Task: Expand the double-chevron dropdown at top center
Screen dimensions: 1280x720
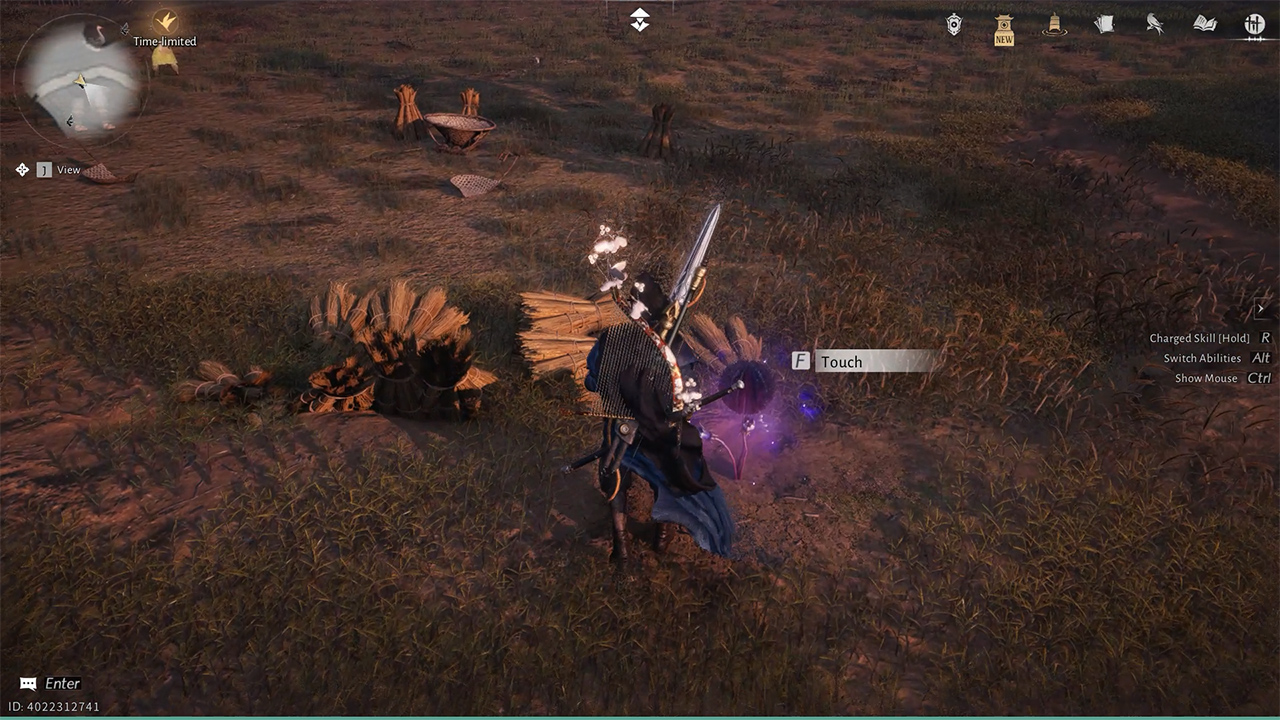Action: (640, 20)
